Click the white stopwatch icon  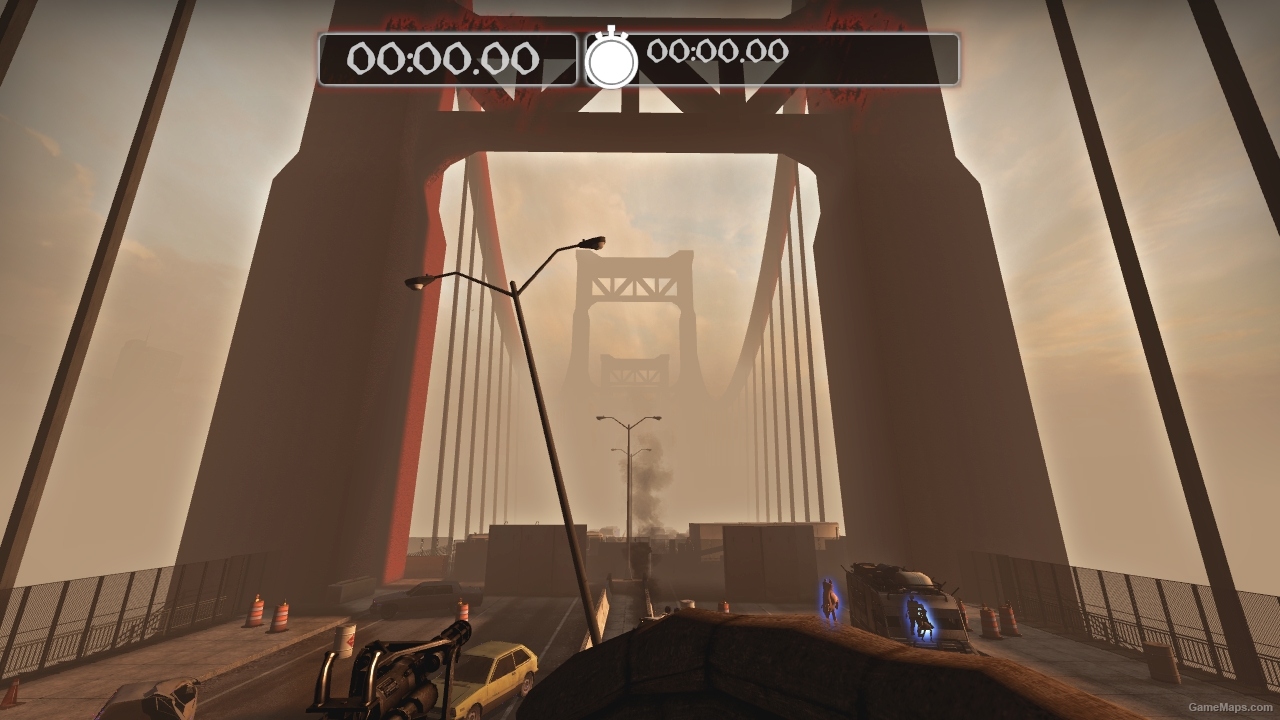(x=611, y=60)
